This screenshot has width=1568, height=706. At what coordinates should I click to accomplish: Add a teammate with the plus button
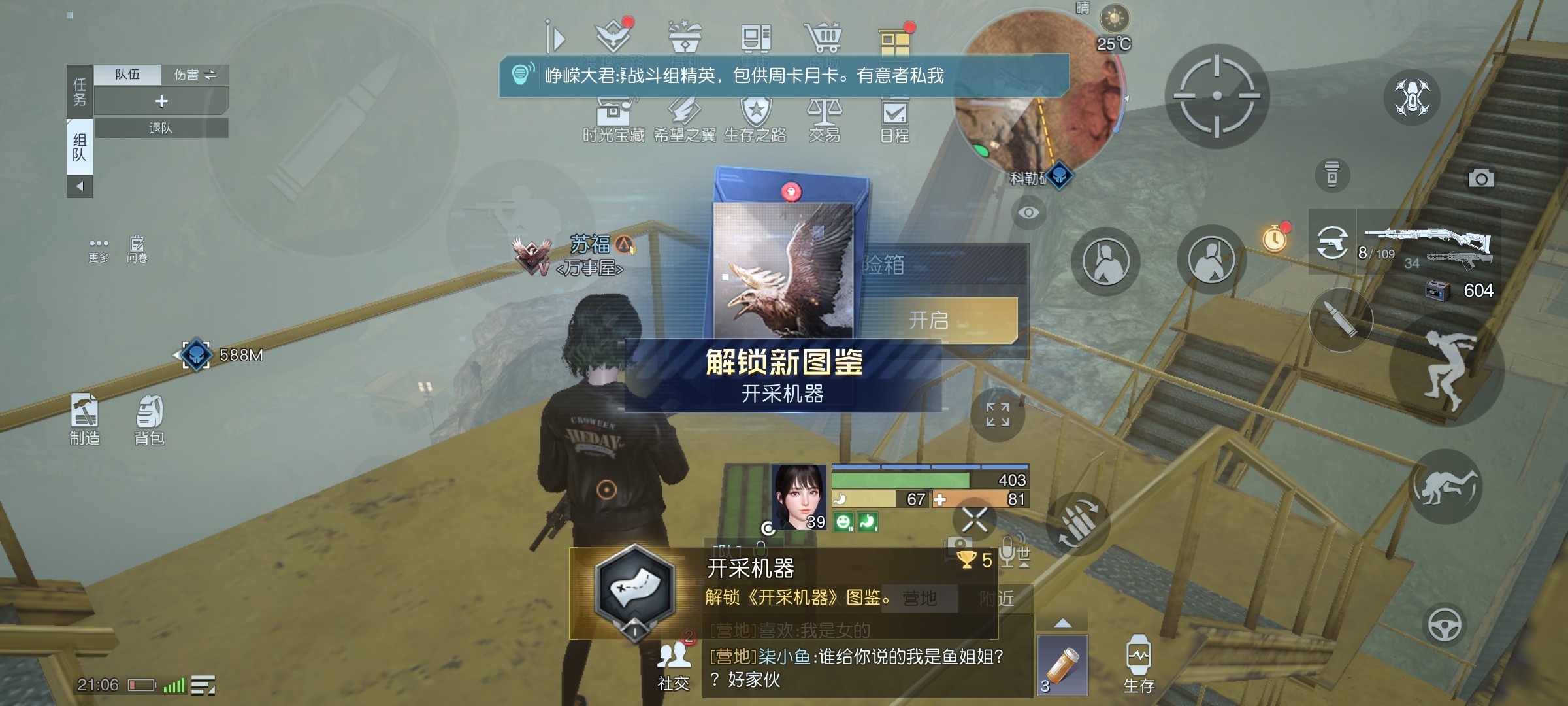(x=161, y=101)
